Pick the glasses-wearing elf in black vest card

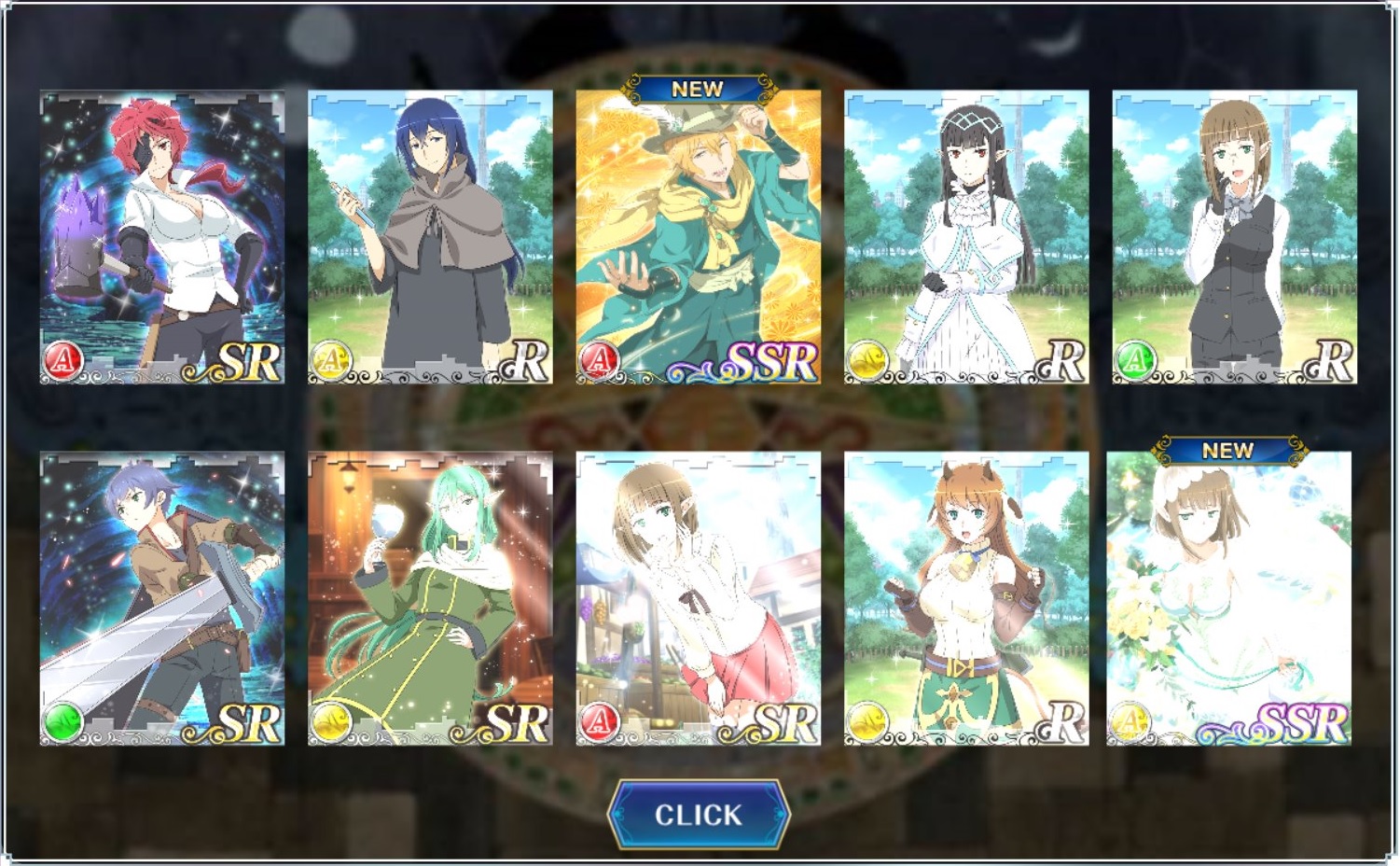(1234, 237)
